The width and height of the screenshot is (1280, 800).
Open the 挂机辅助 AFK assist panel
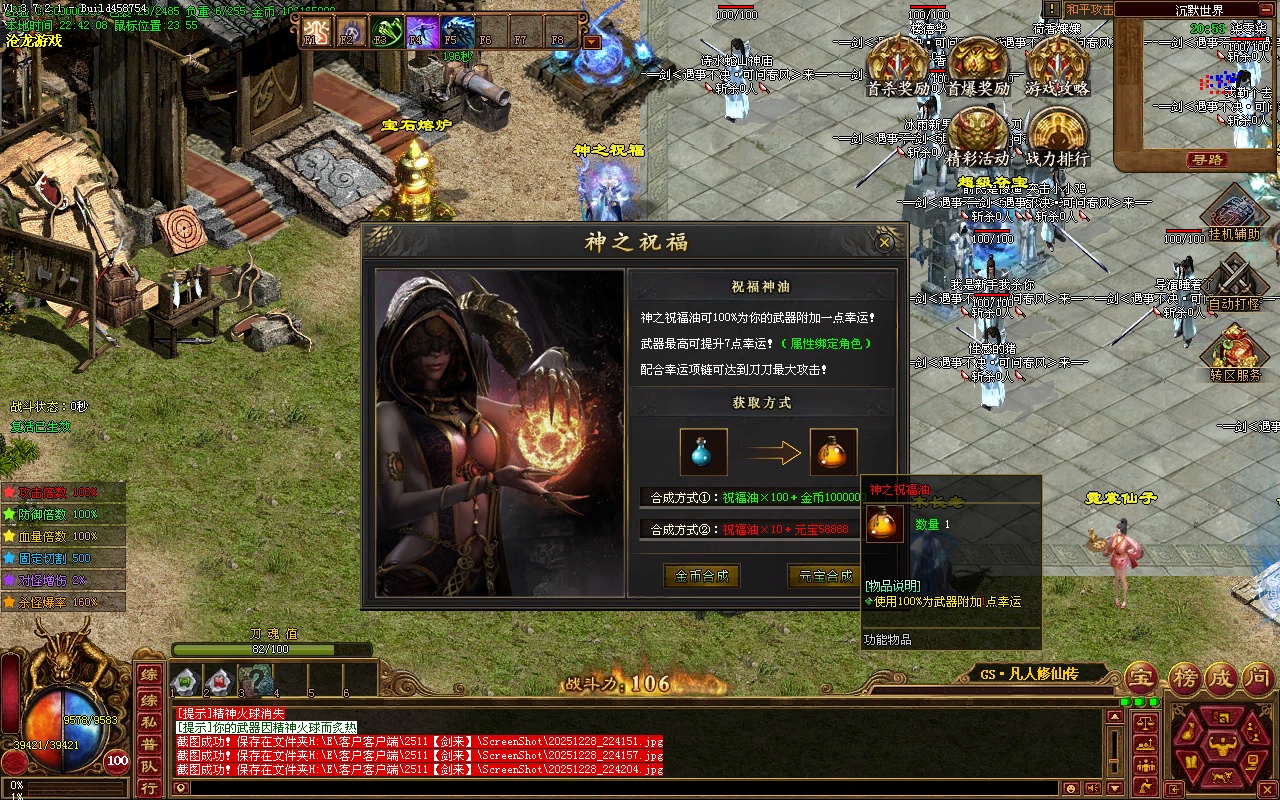[1234, 214]
